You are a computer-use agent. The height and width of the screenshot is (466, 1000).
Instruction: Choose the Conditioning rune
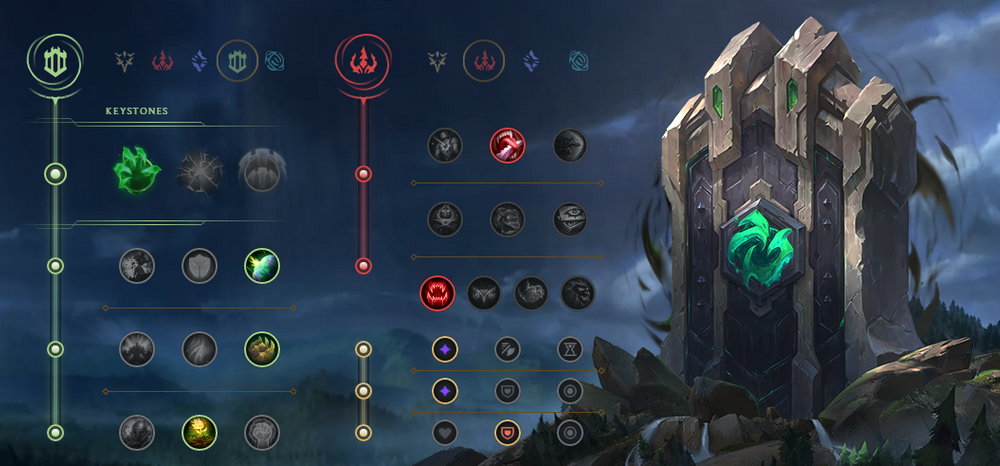(x=137, y=349)
